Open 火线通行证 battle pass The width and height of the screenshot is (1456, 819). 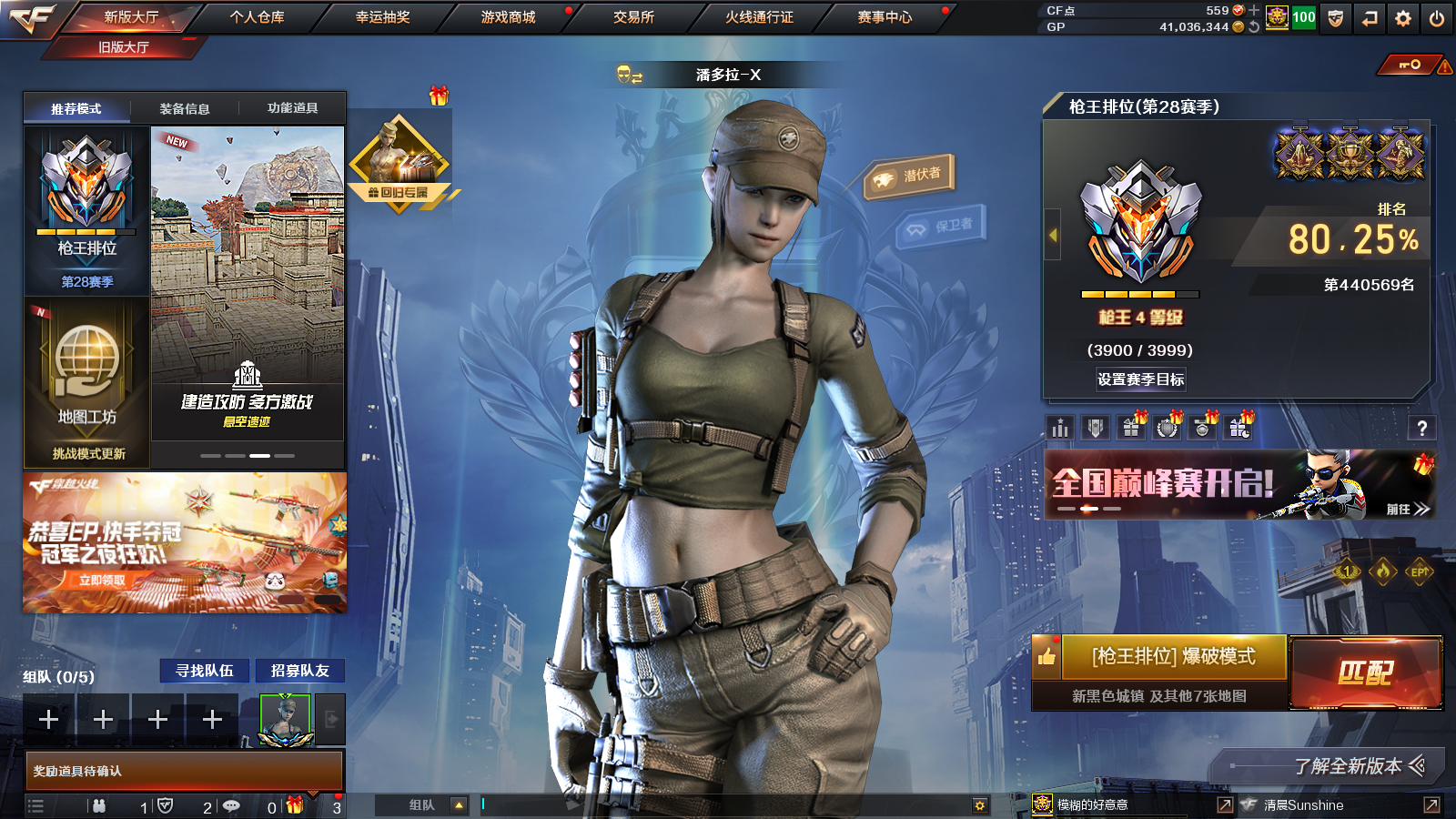pyautogui.click(x=759, y=17)
